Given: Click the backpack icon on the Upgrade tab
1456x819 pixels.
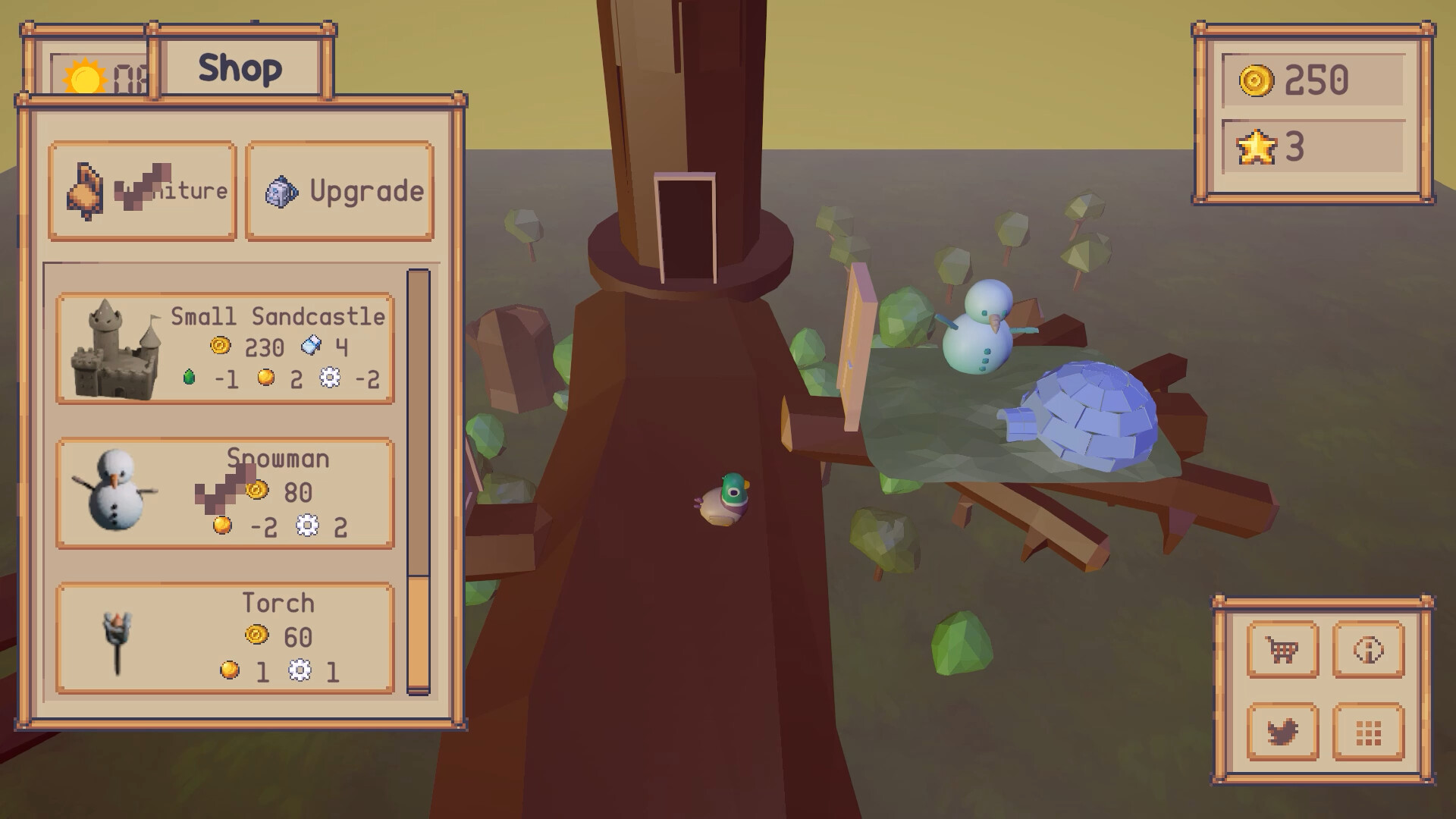Looking at the screenshot, I should (x=280, y=190).
